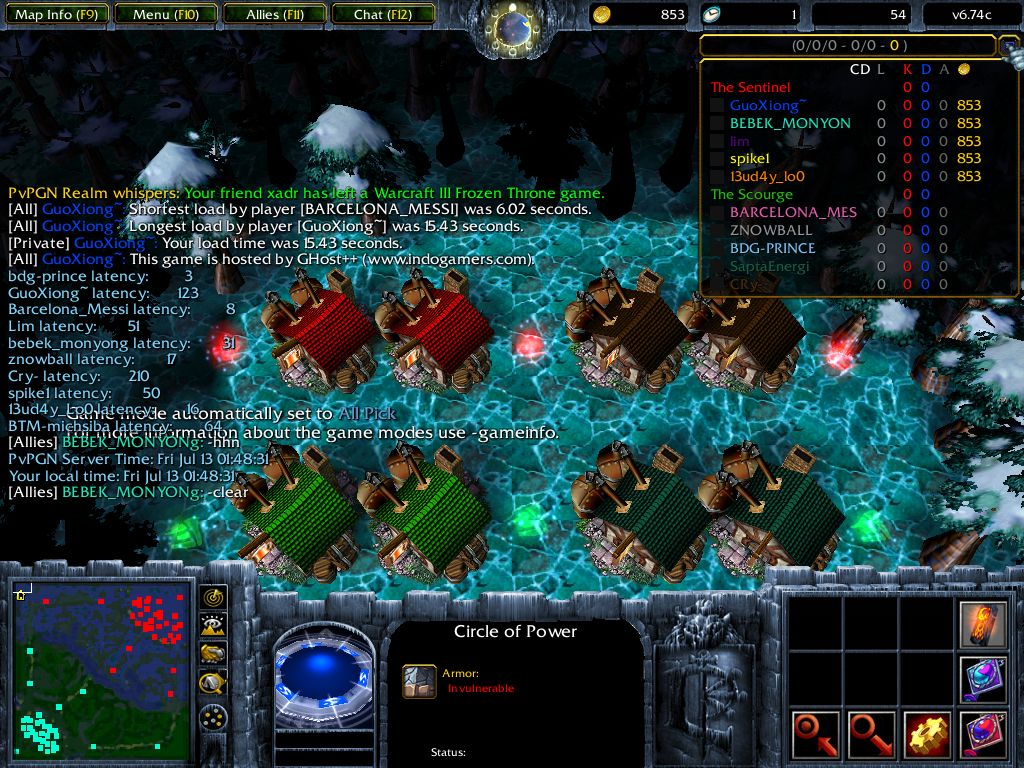Image resolution: width=1024 pixels, height=768 pixels.
Task: Select the blue gem on purple card icon
Action: [983, 679]
